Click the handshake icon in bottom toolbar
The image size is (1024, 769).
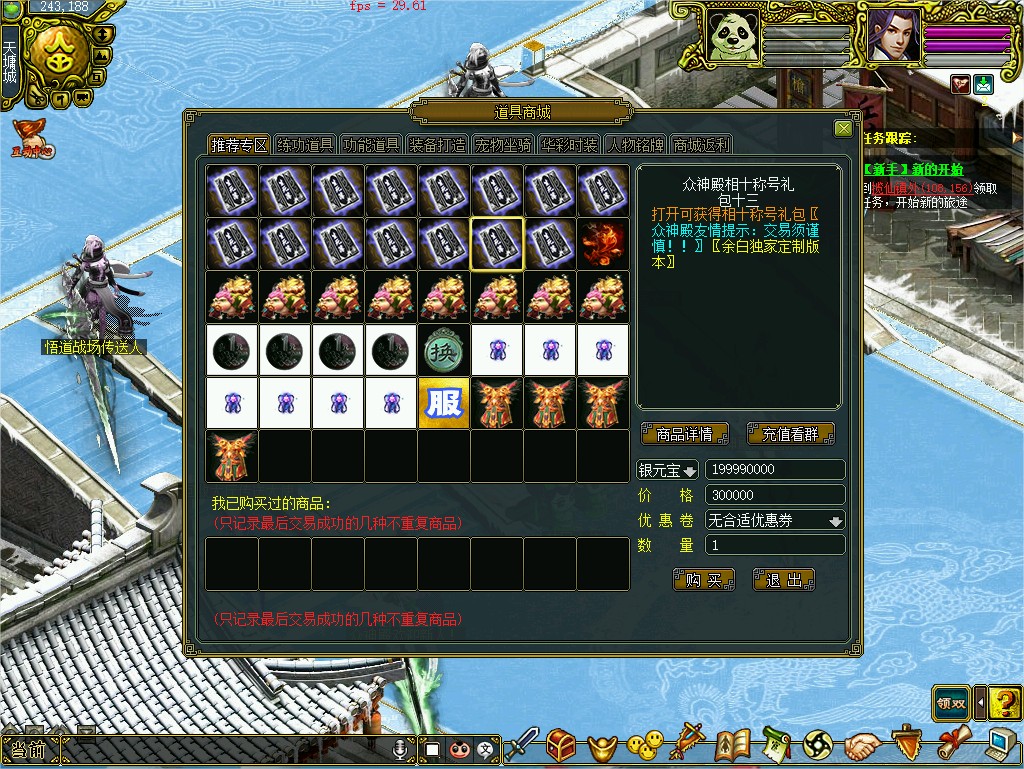tap(862, 745)
